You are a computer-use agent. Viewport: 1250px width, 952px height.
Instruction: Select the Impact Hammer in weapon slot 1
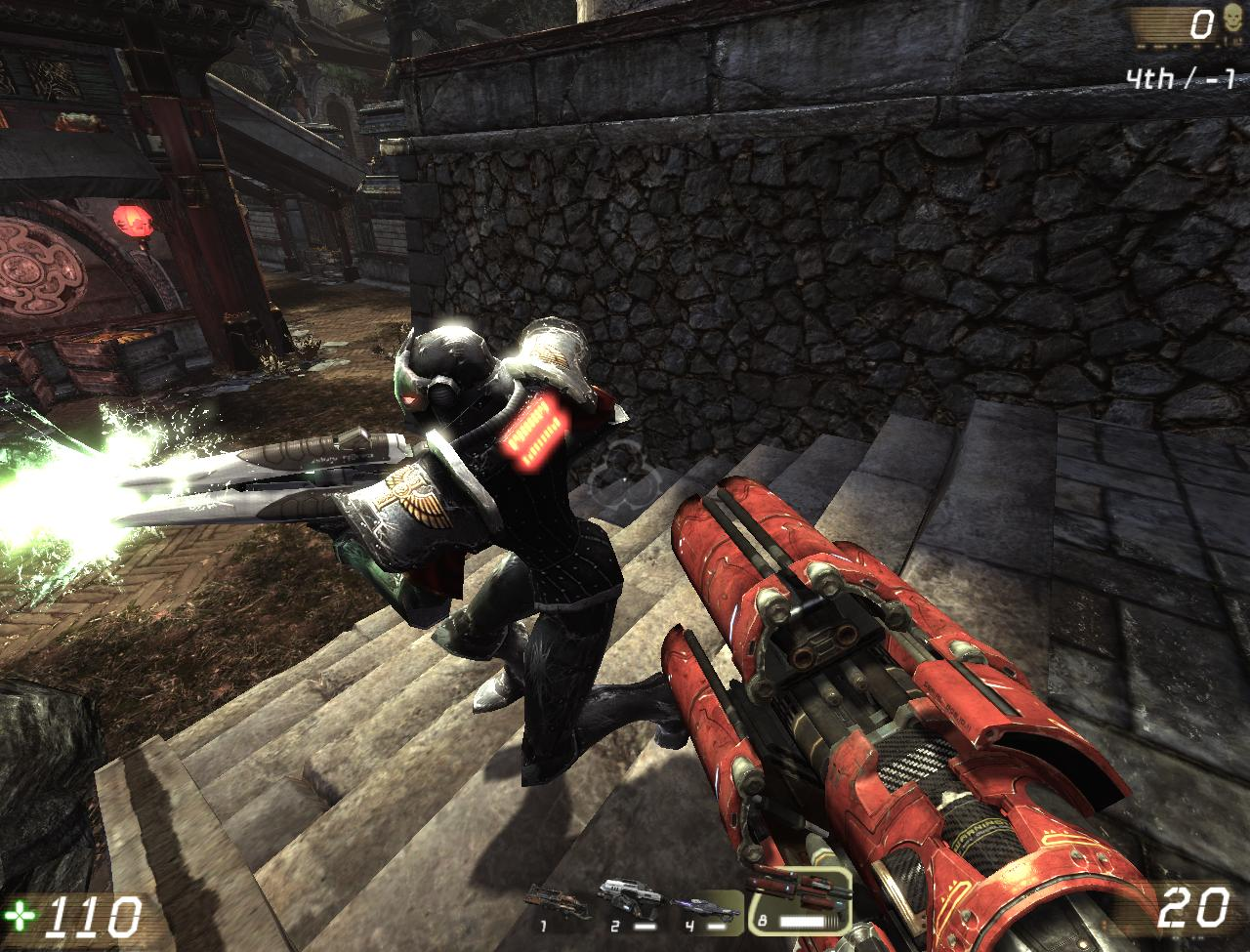click(x=552, y=903)
